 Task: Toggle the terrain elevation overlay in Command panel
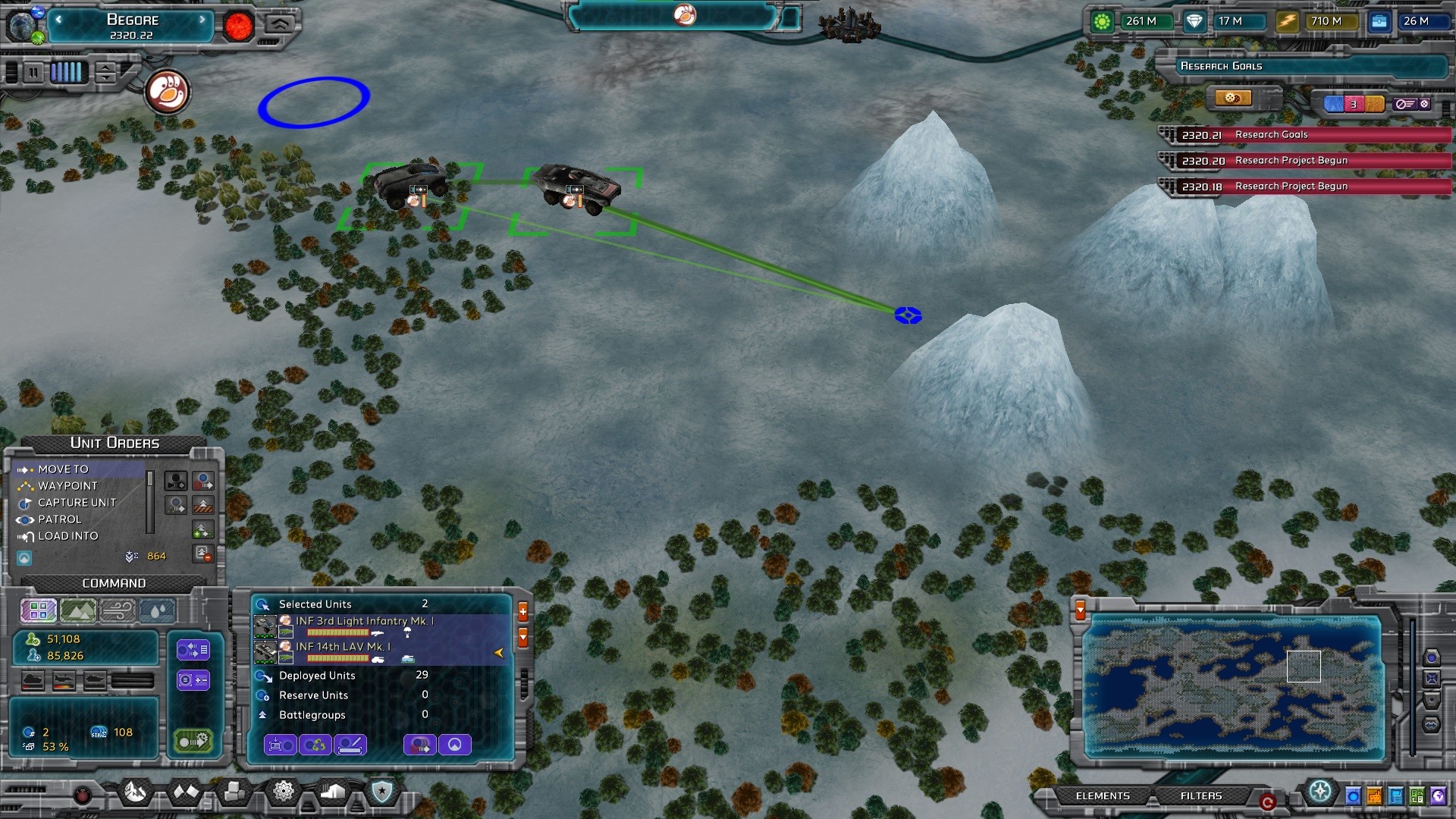pos(77,610)
